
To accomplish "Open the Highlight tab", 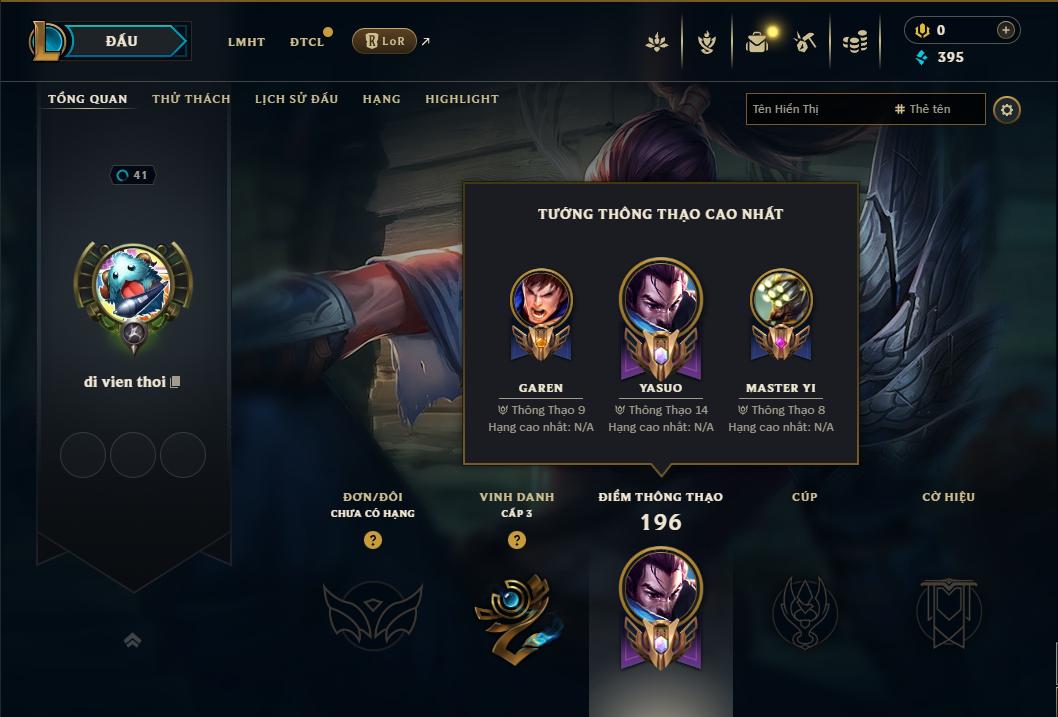I will (461, 99).
